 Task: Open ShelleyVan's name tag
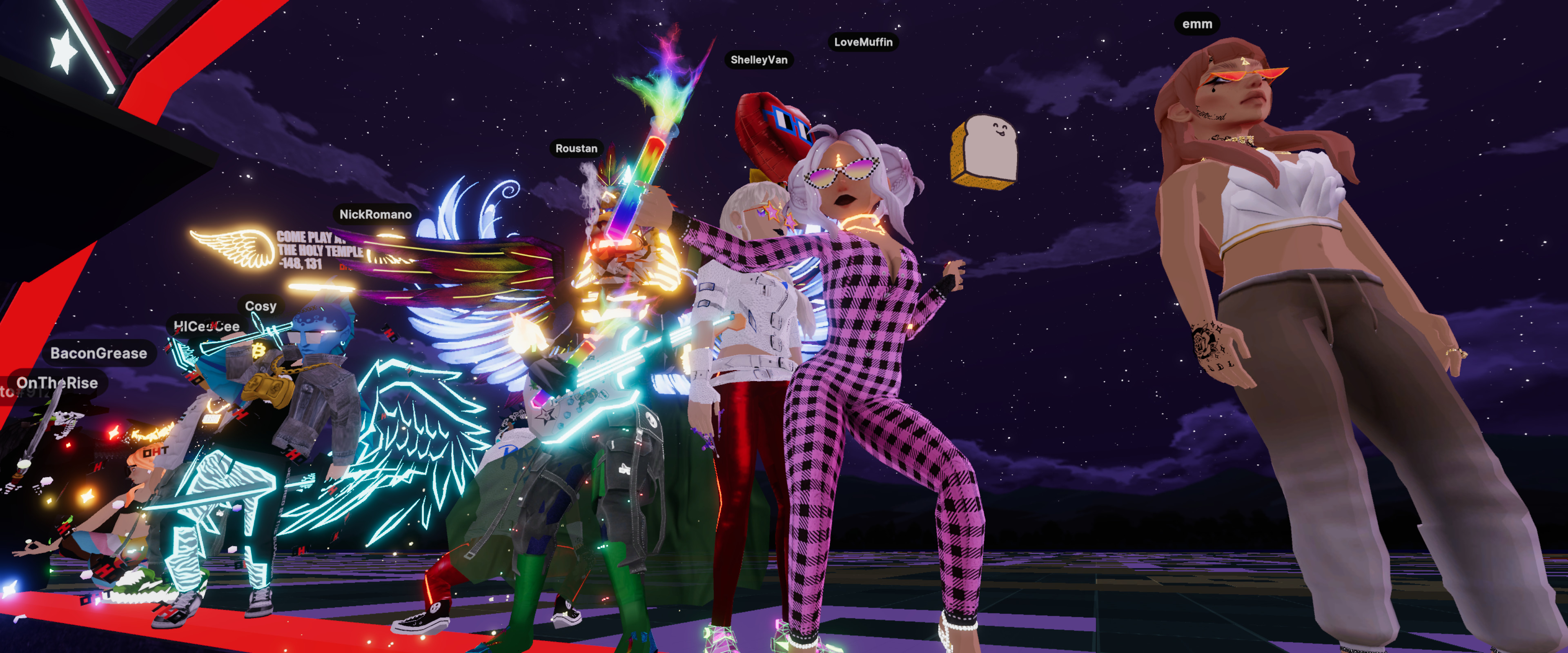click(758, 60)
